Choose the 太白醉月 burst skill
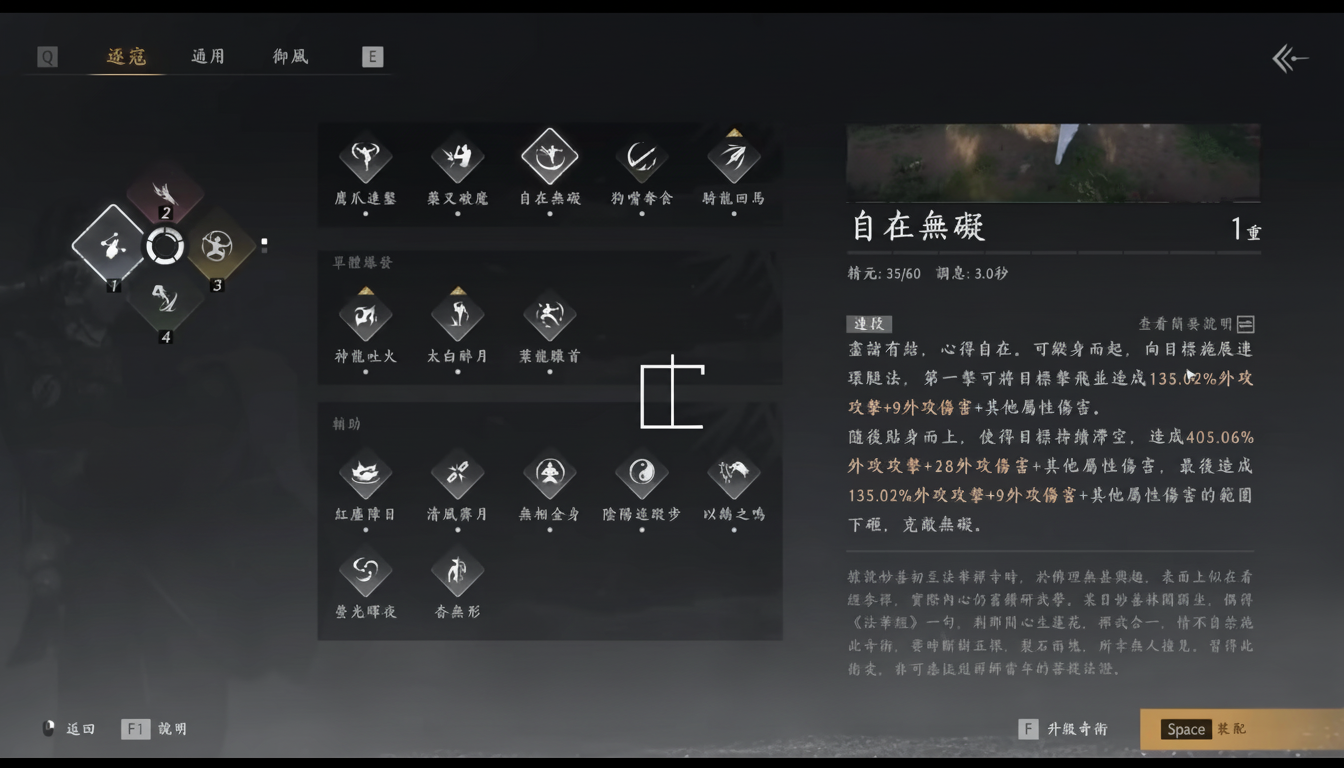1344x768 pixels. 457,316
